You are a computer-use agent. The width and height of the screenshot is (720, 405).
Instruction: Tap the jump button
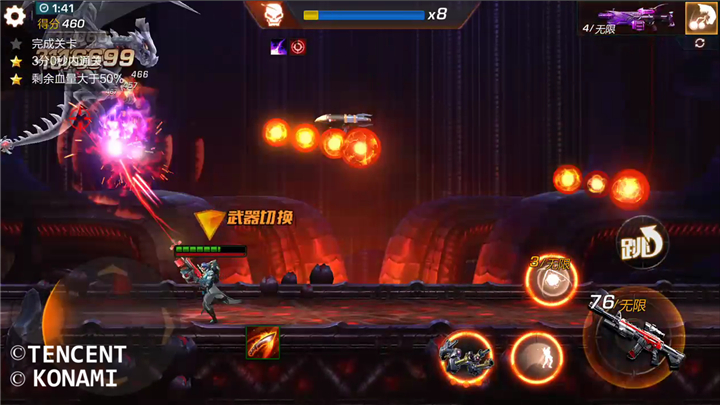pyautogui.click(x=642, y=241)
